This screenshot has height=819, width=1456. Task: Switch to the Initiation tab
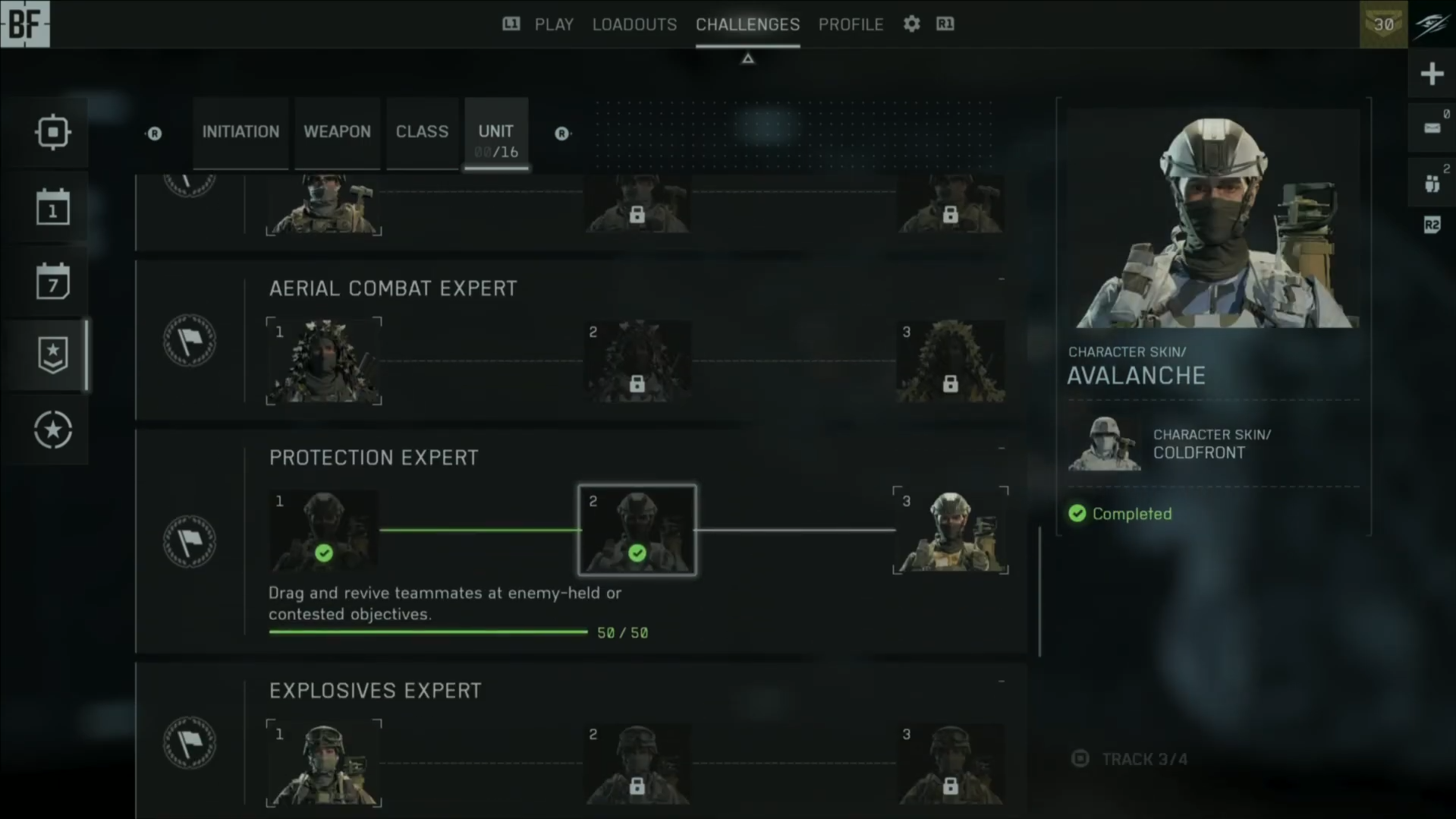pyautogui.click(x=241, y=132)
